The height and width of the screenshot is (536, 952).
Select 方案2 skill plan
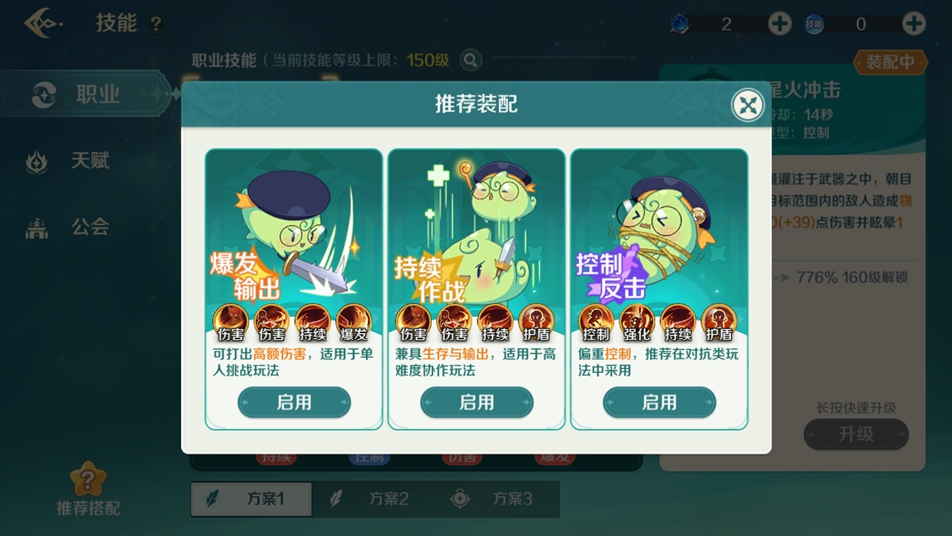(x=372, y=498)
